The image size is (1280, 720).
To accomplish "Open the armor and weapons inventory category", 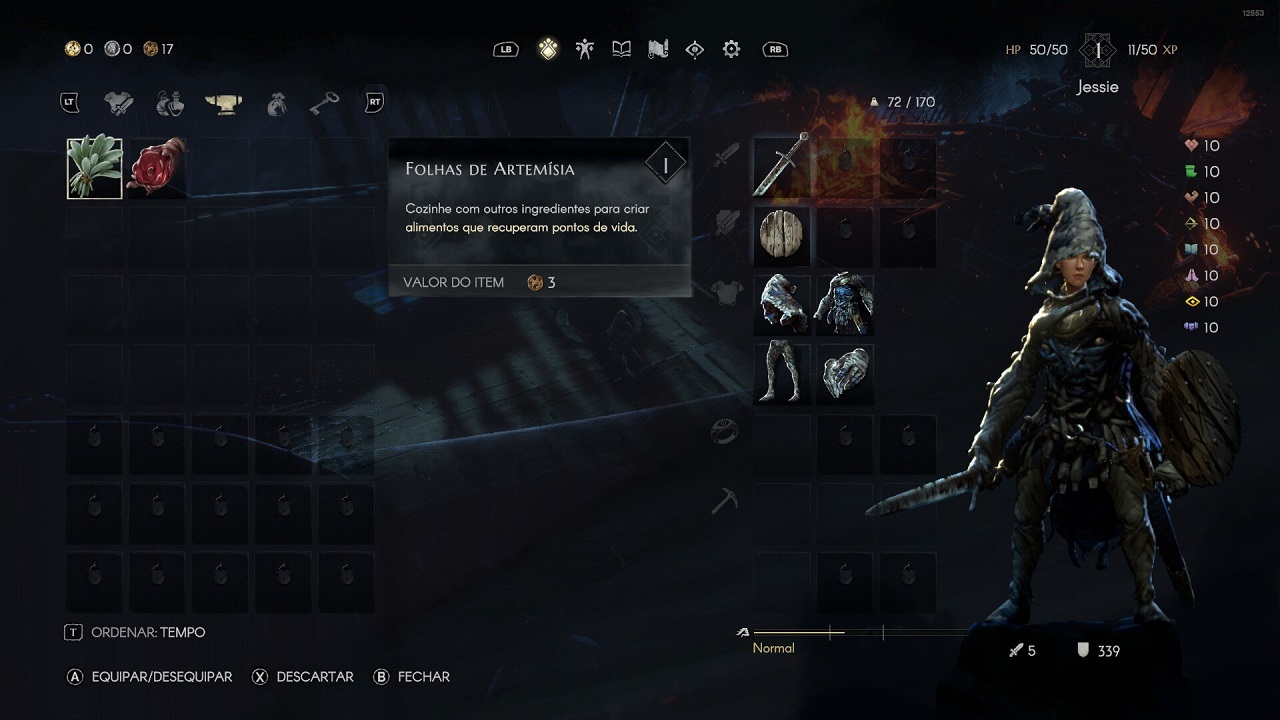I will (x=119, y=102).
